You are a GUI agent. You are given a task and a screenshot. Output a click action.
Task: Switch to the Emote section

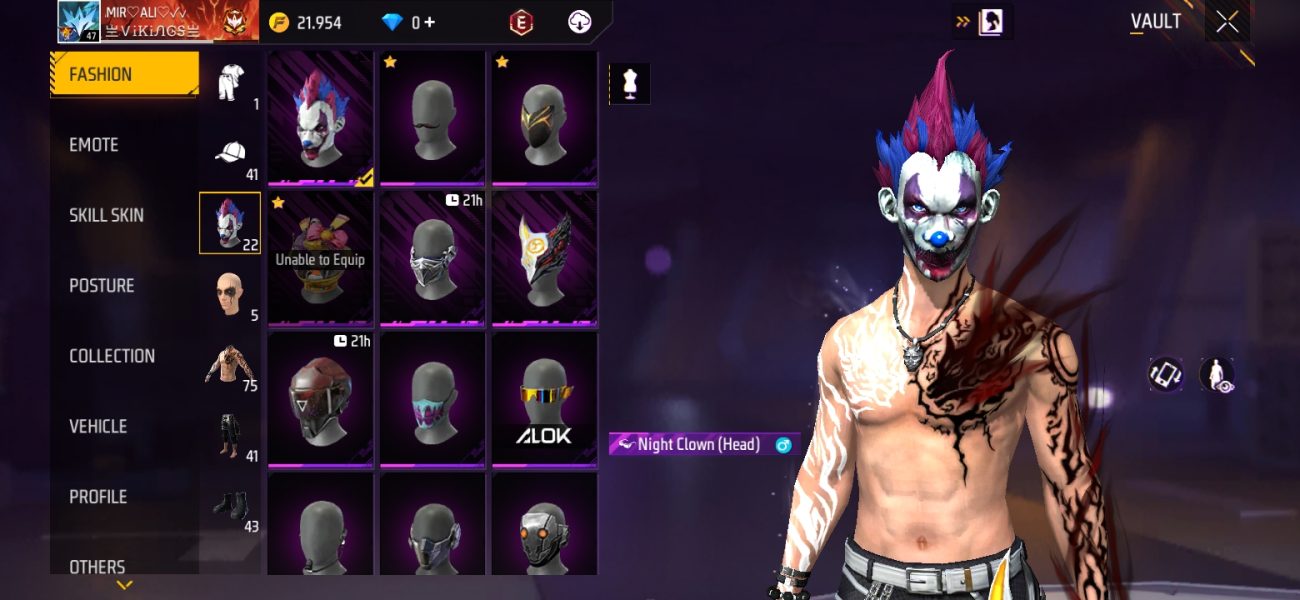[x=94, y=145]
